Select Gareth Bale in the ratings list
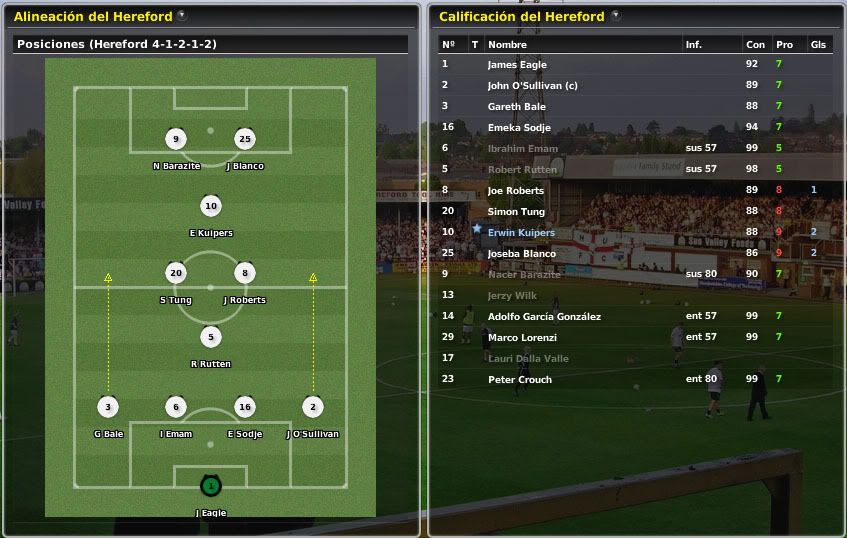This screenshot has height=538, width=847. pos(515,107)
